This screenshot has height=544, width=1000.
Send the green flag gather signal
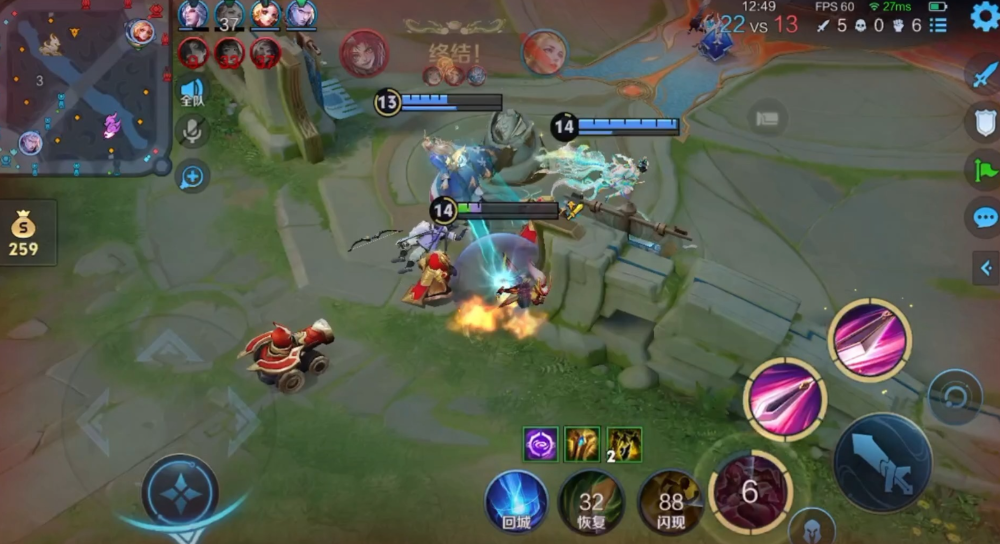pos(983,170)
